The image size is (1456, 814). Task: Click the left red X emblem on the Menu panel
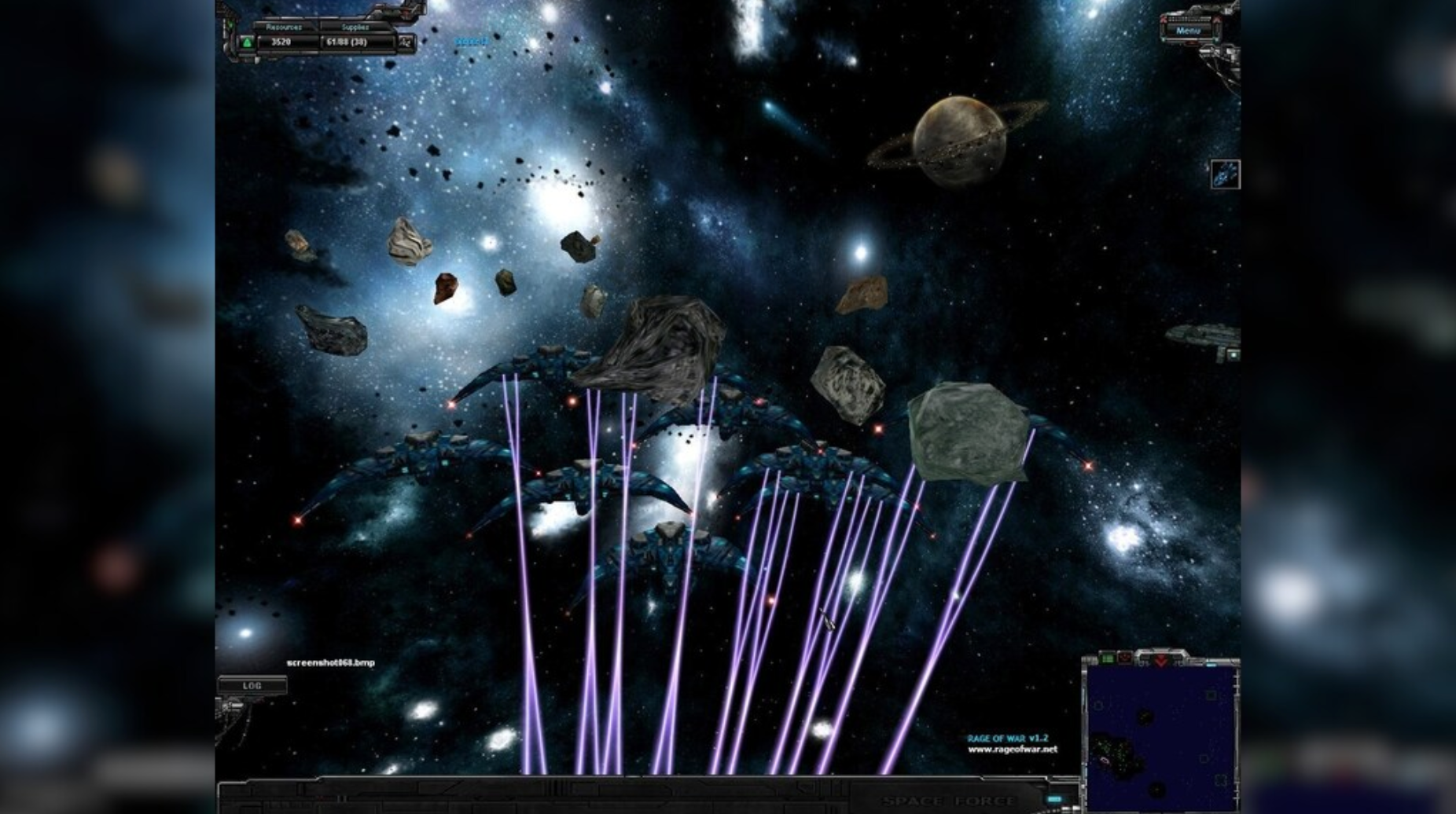click(1164, 19)
